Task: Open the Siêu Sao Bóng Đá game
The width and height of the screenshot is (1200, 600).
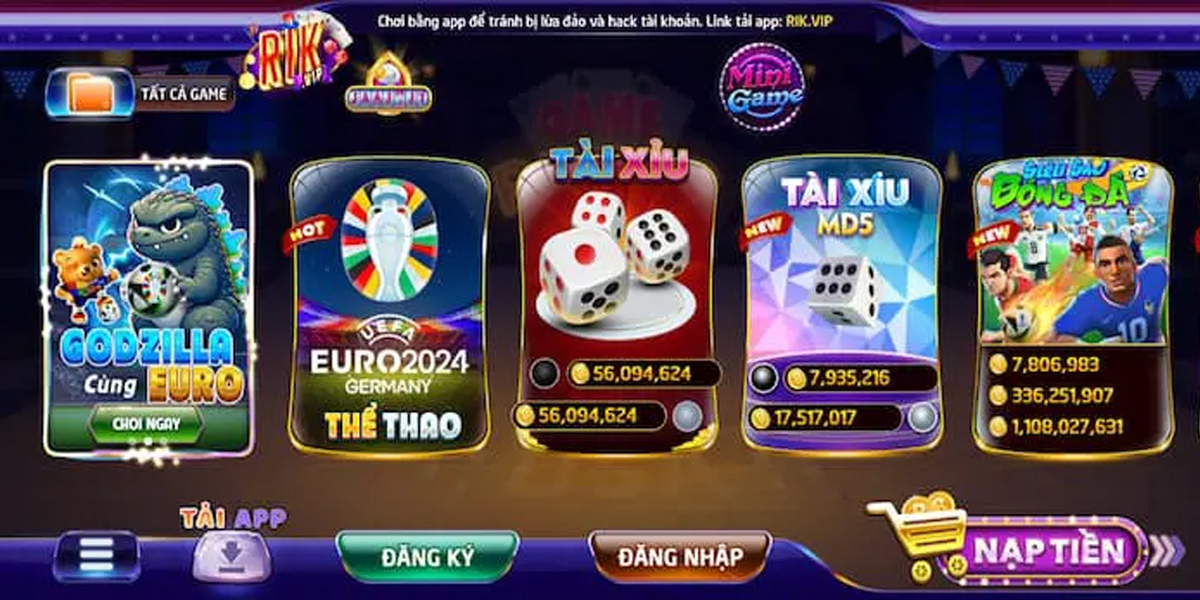Action: 1072,260
